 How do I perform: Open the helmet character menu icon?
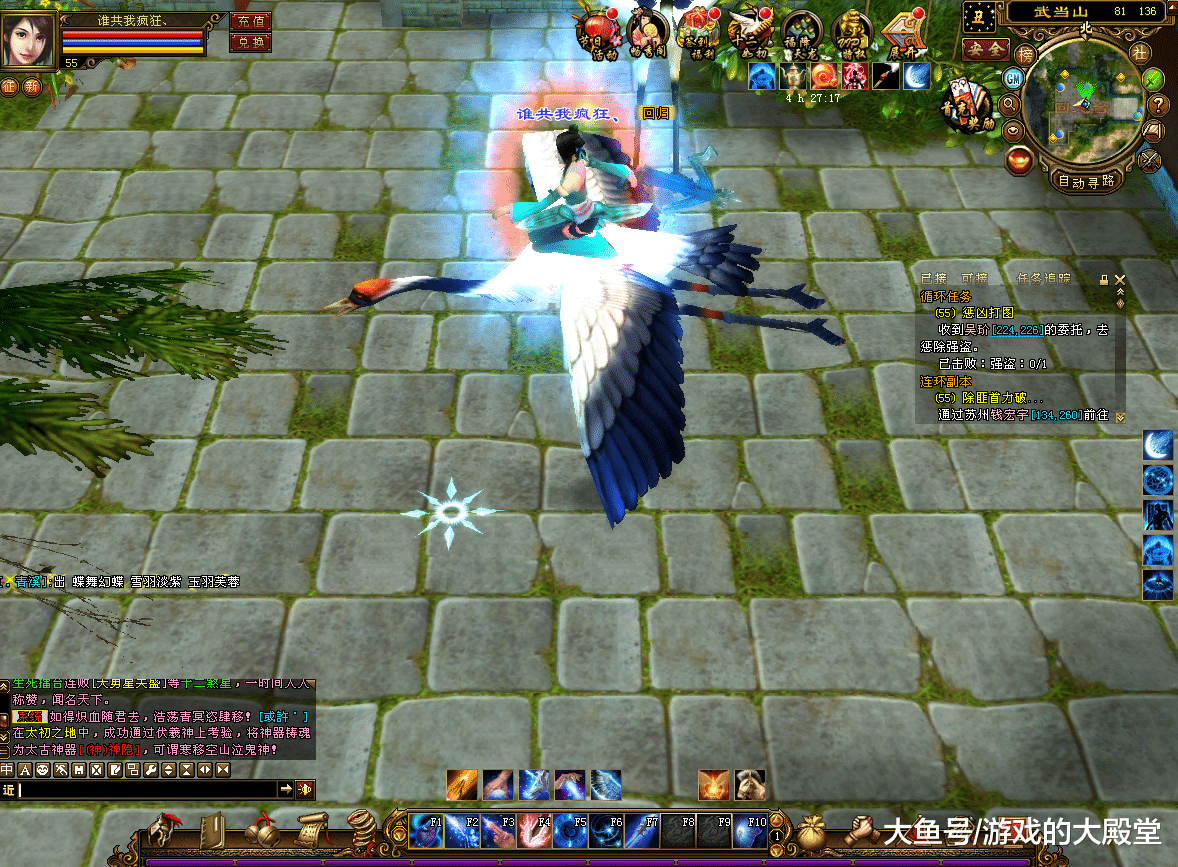tap(163, 831)
